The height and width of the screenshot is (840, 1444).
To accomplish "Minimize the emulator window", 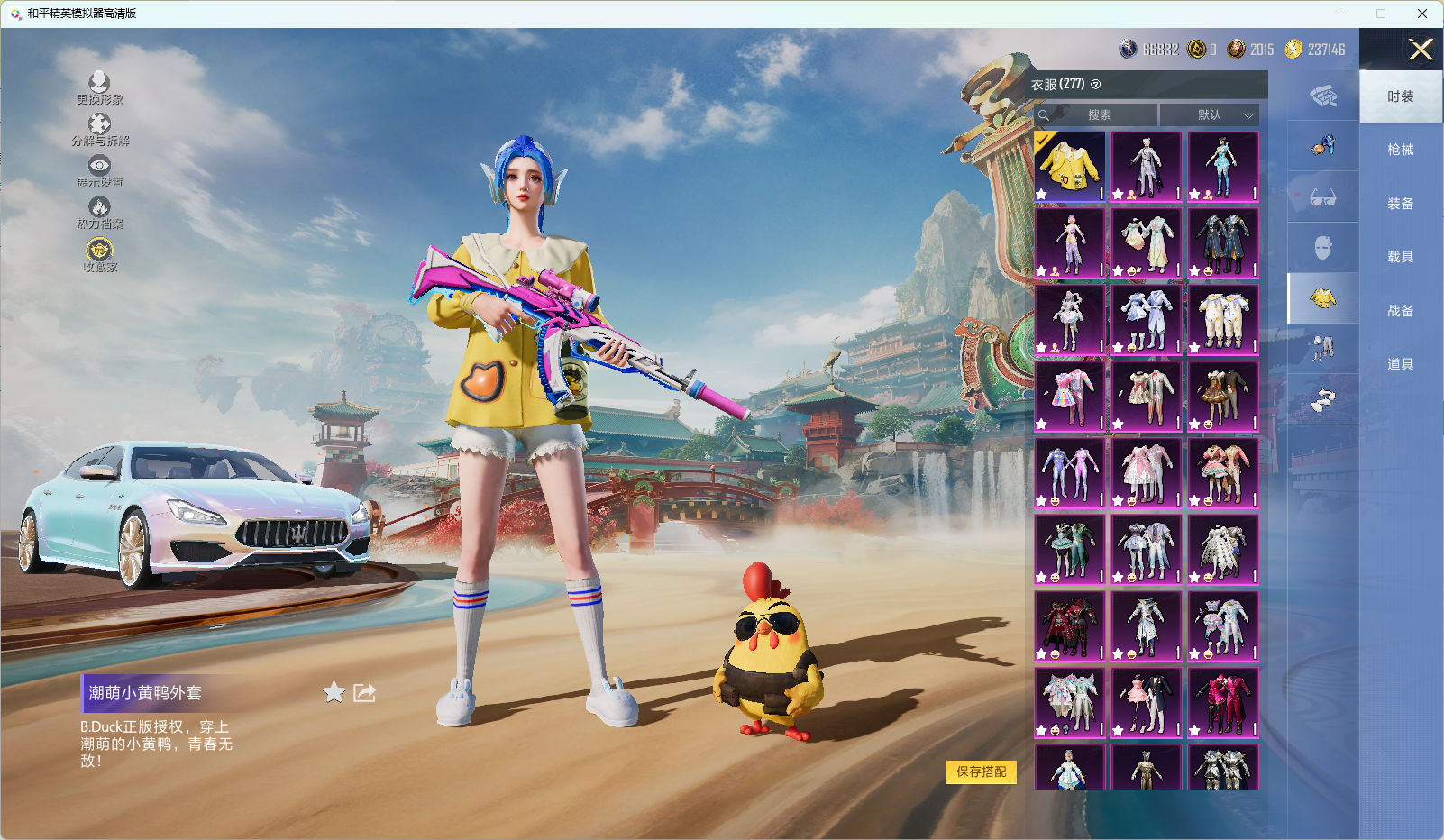I will [x=1340, y=14].
